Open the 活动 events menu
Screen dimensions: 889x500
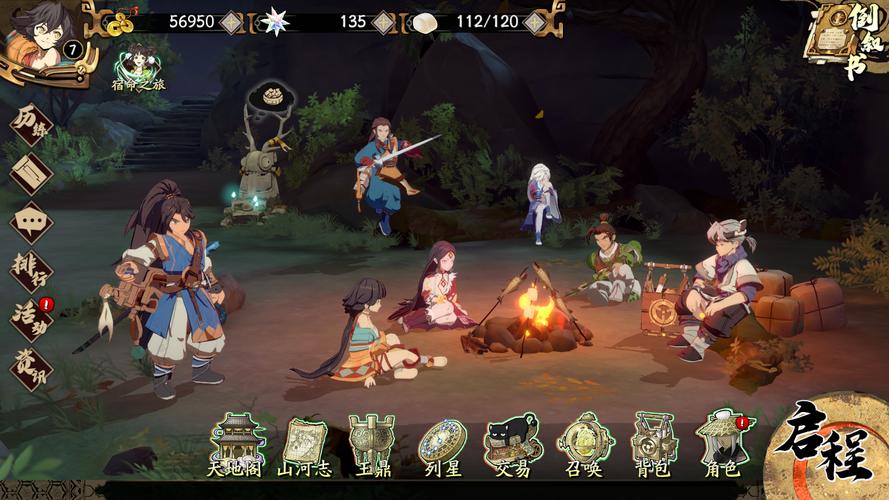(x=30, y=317)
